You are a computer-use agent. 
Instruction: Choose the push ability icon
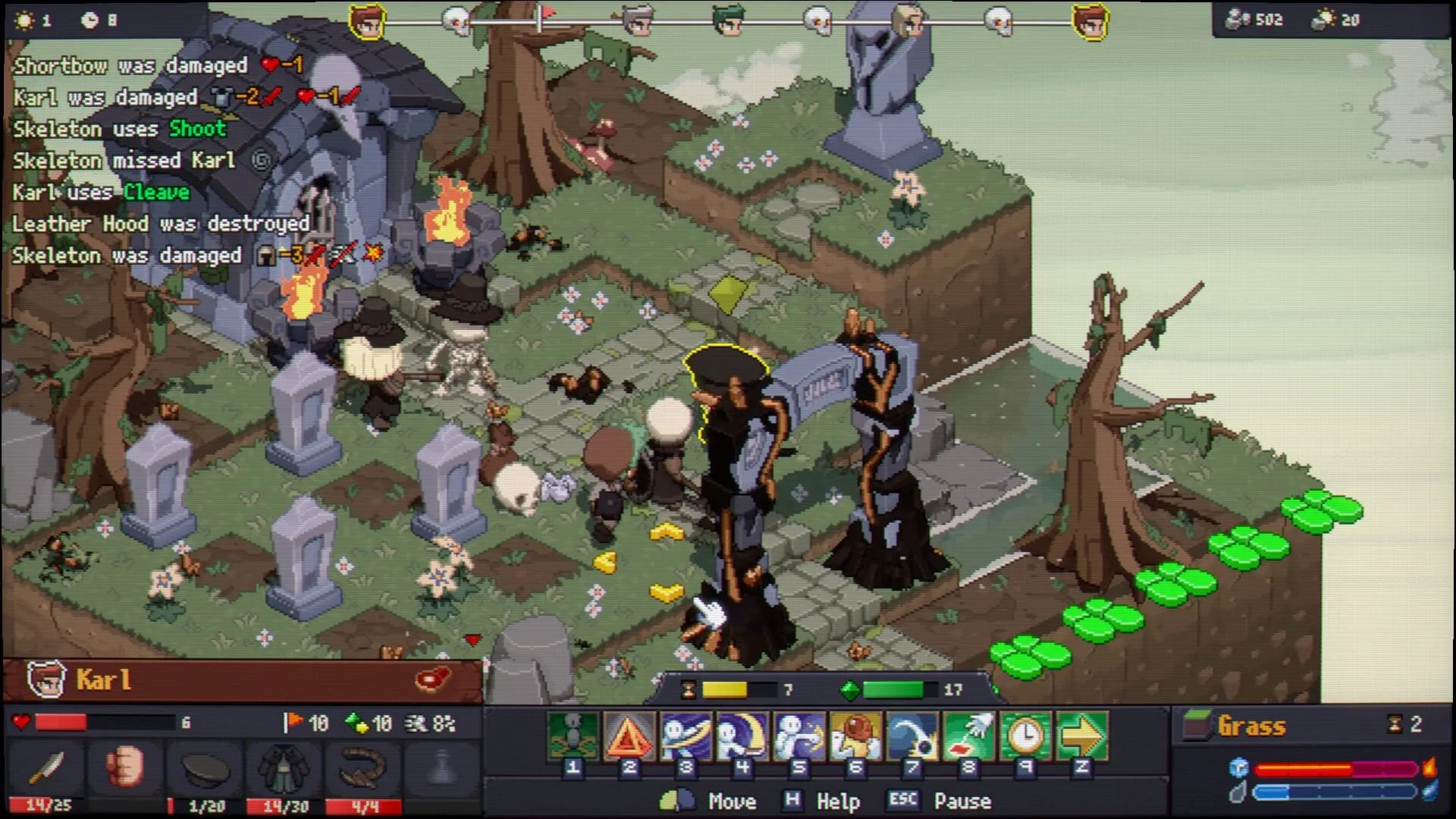(799, 736)
